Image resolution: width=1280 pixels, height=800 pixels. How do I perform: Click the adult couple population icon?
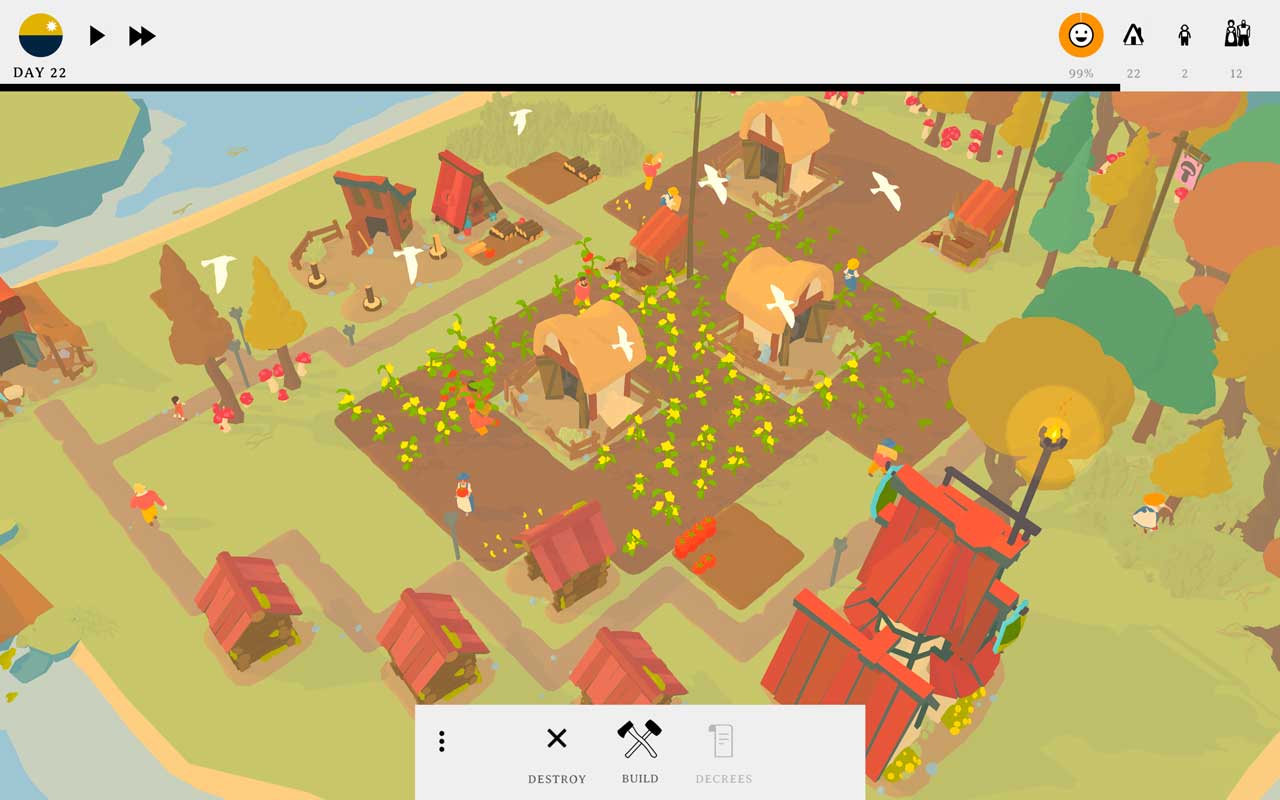point(1236,35)
